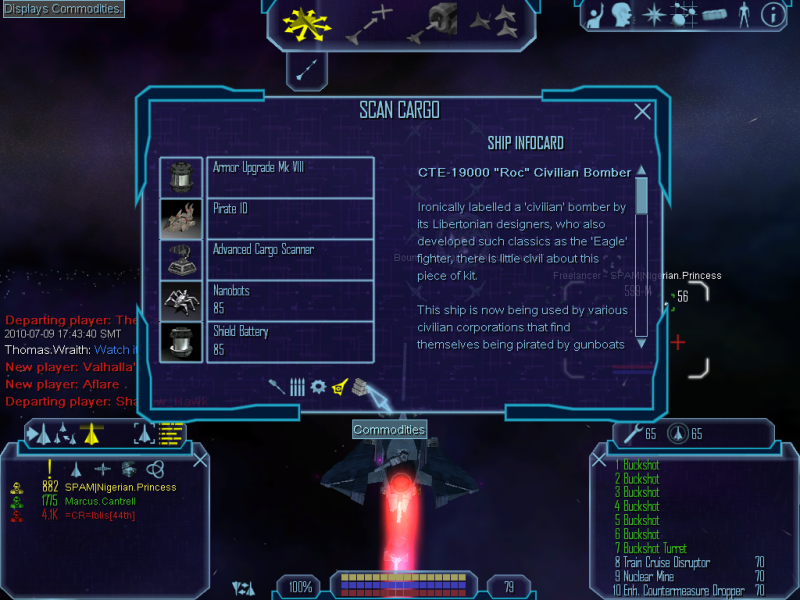The width and height of the screenshot is (800, 600).
Task: Activate the Go To maneuver icon
Action: point(368,24)
